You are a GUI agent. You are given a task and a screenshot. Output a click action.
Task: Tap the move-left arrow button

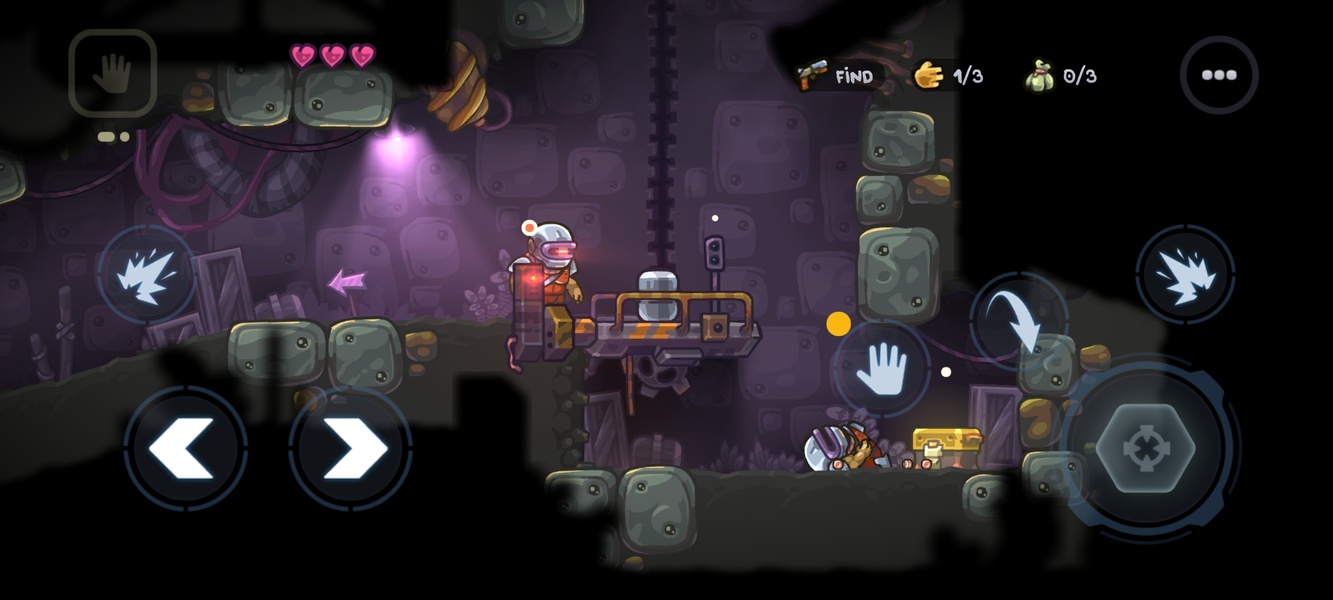point(186,448)
